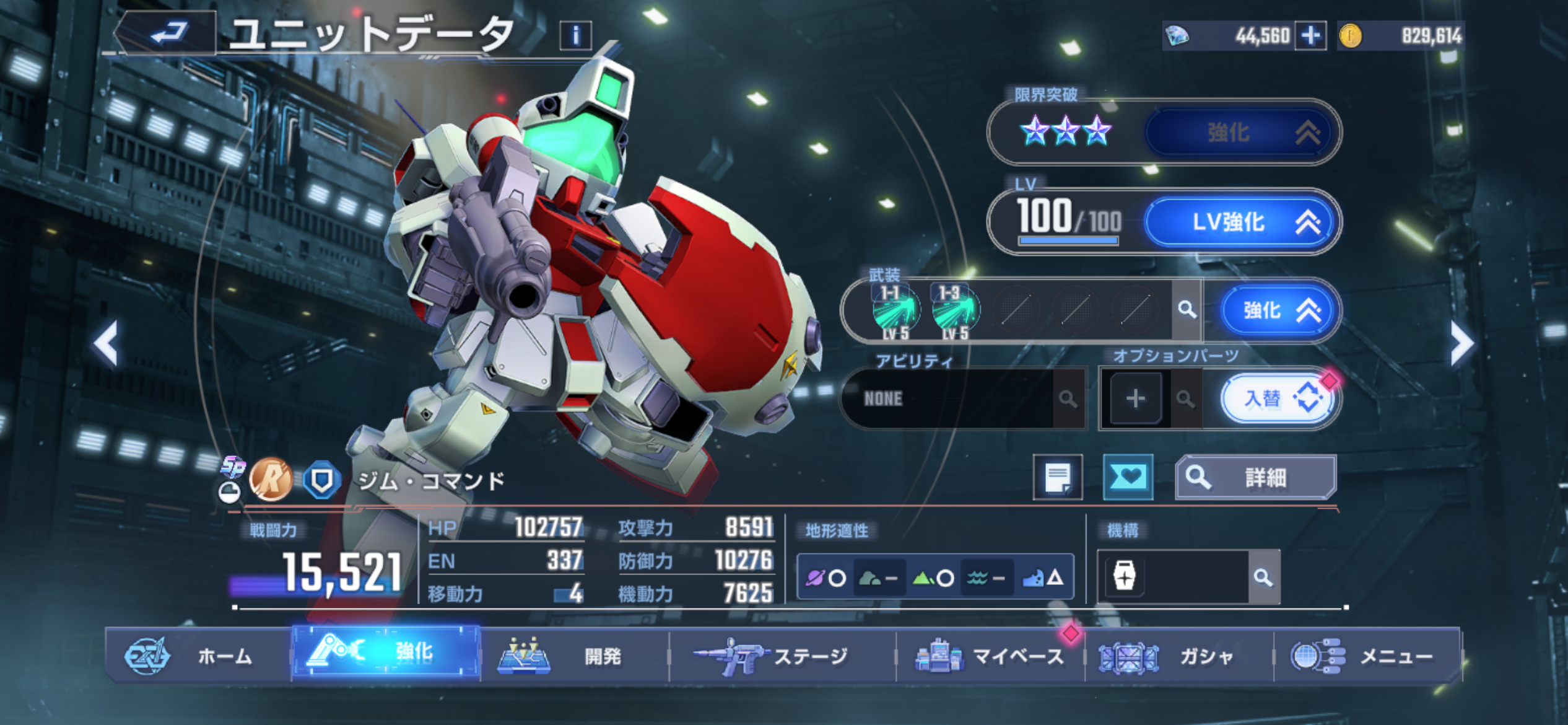Open the memo note icon

1058,477
